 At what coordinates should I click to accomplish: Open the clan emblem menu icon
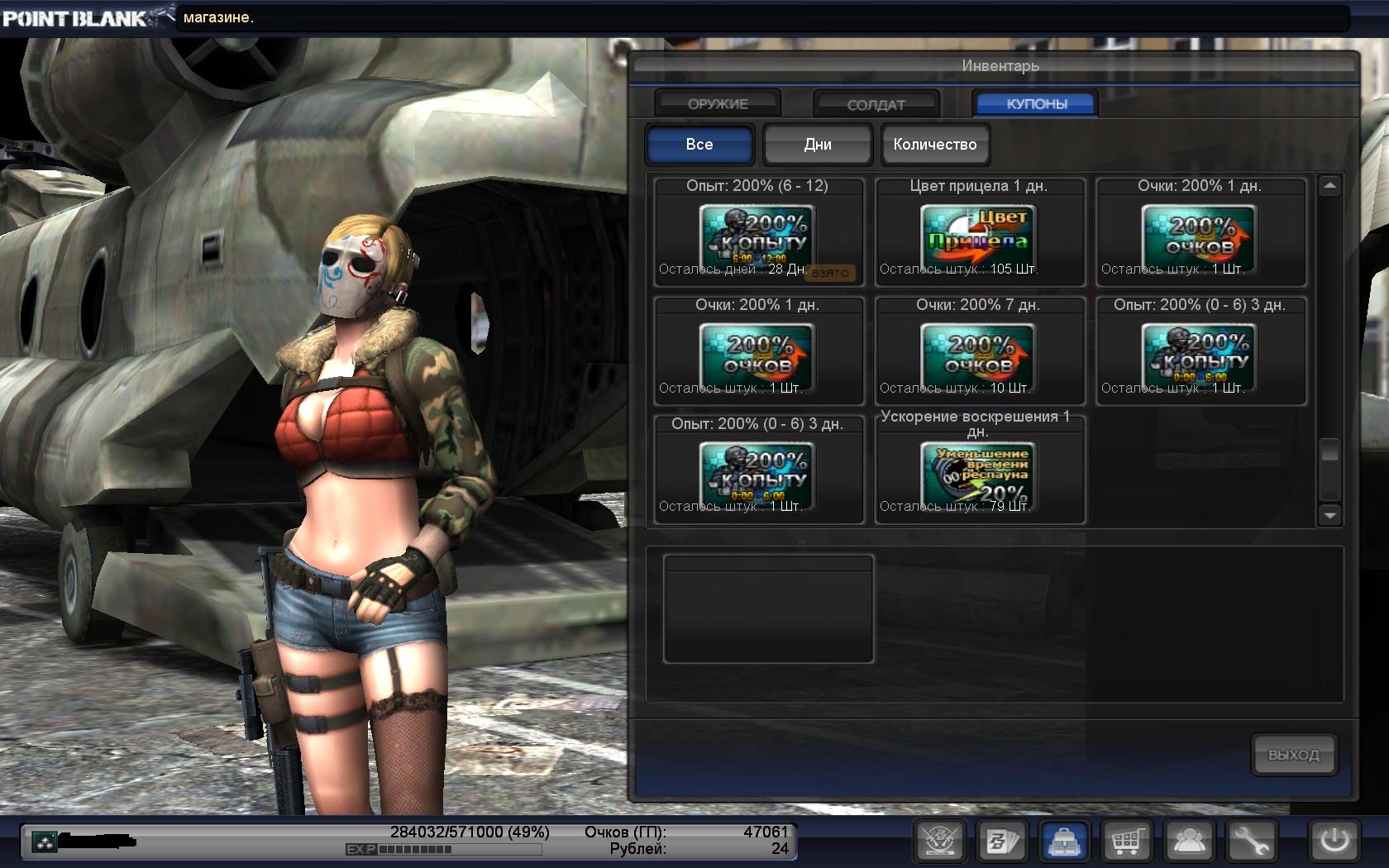(940, 842)
